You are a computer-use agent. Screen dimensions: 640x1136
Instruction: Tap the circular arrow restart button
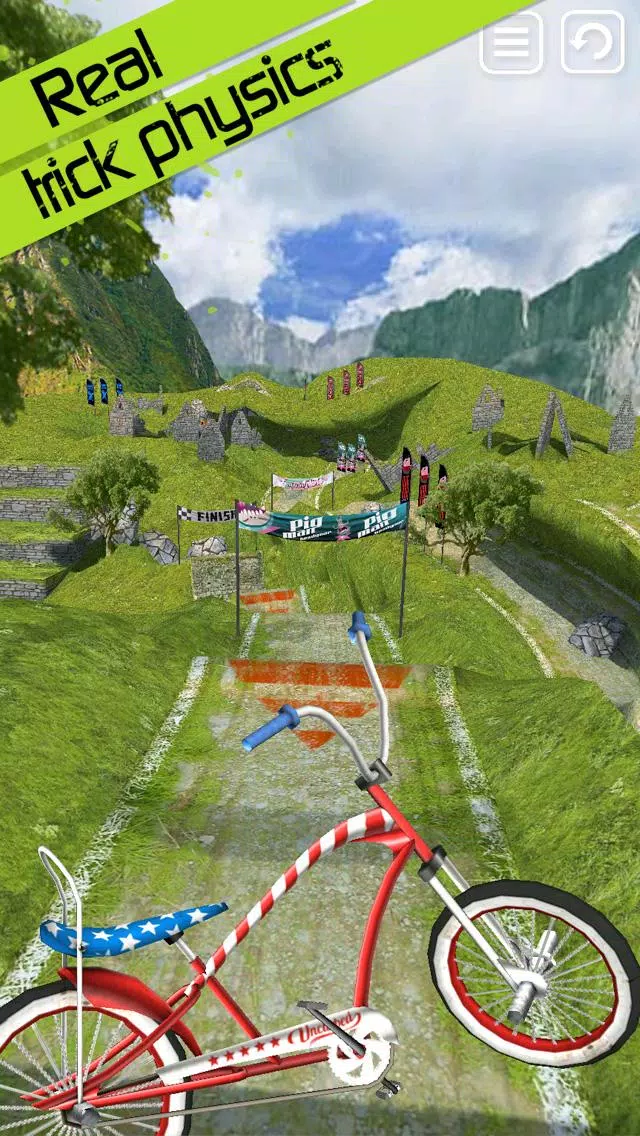point(592,42)
